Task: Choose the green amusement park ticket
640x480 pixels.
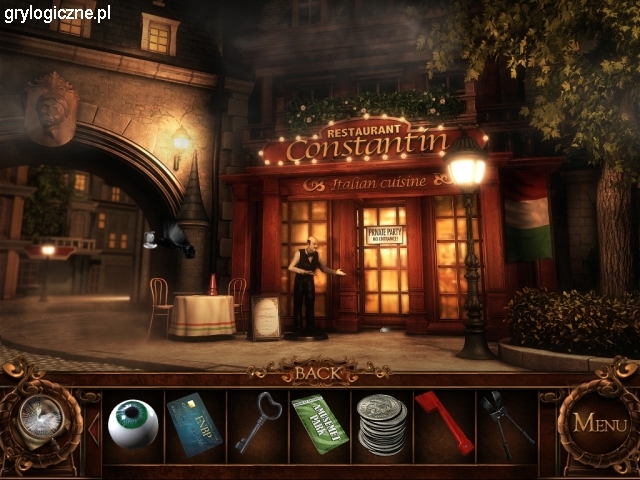Action: [x=319, y=423]
